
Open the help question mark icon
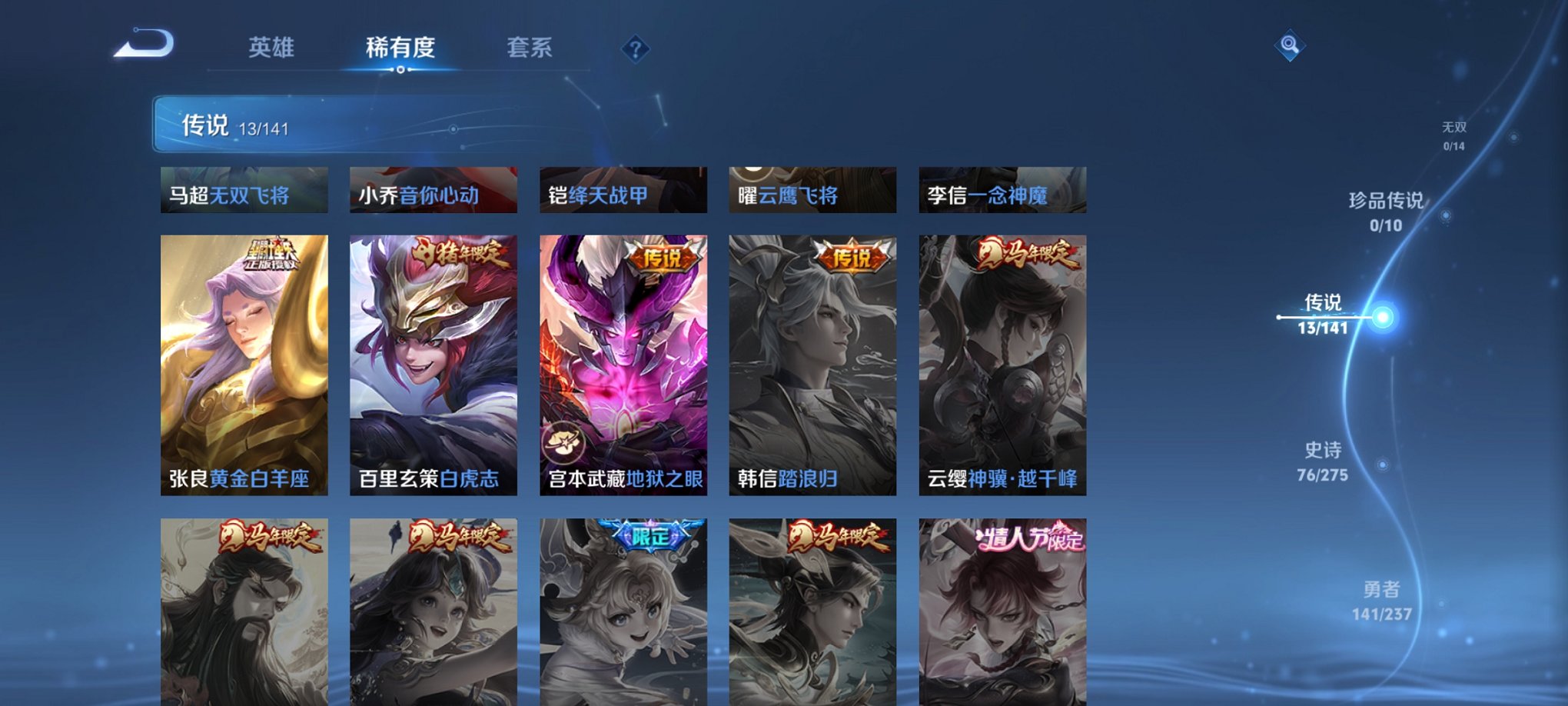635,48
